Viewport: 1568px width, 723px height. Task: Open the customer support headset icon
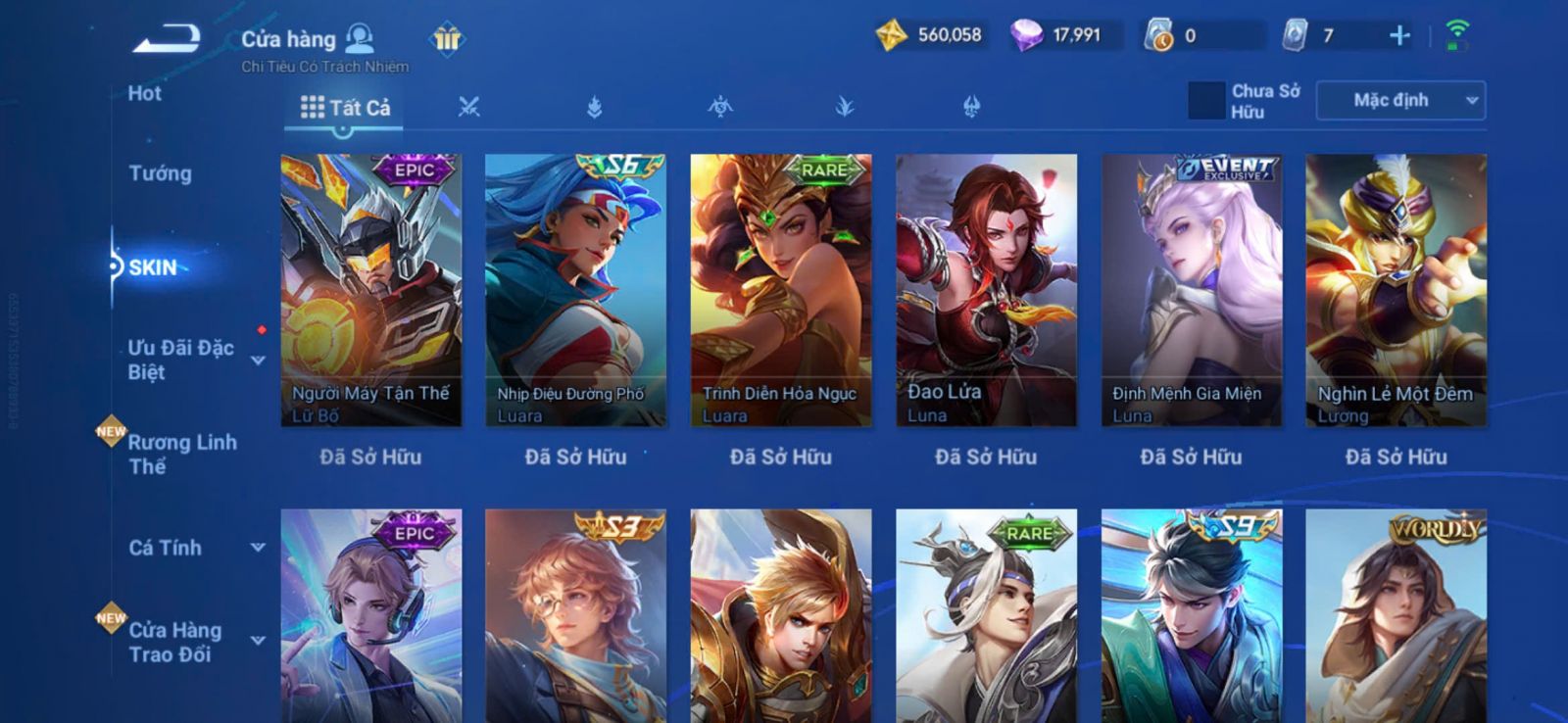pyautogui.click(x=361, y=38)
